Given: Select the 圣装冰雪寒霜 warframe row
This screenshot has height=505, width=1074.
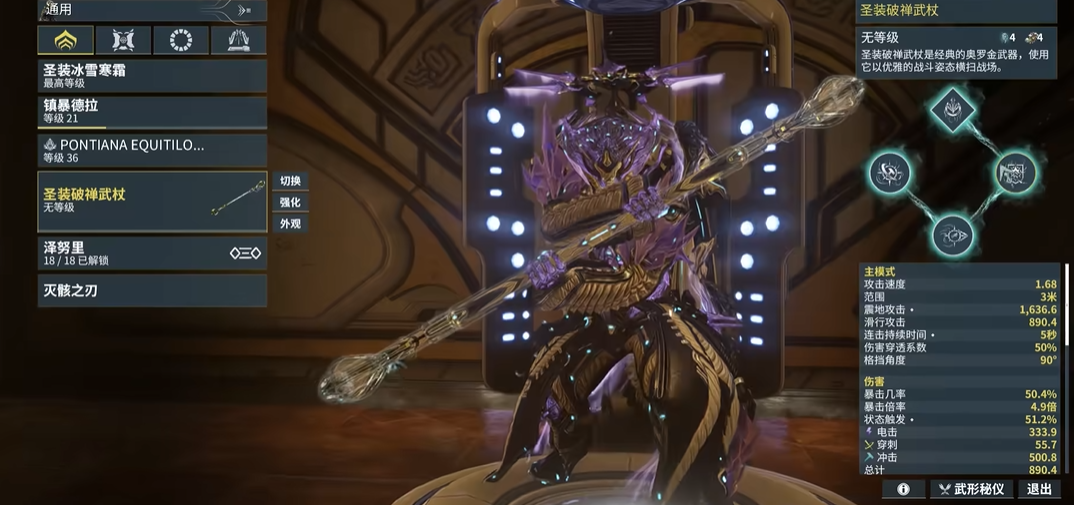Looking at the screenshot, I should pyautogui.click(x=152, y=76).
